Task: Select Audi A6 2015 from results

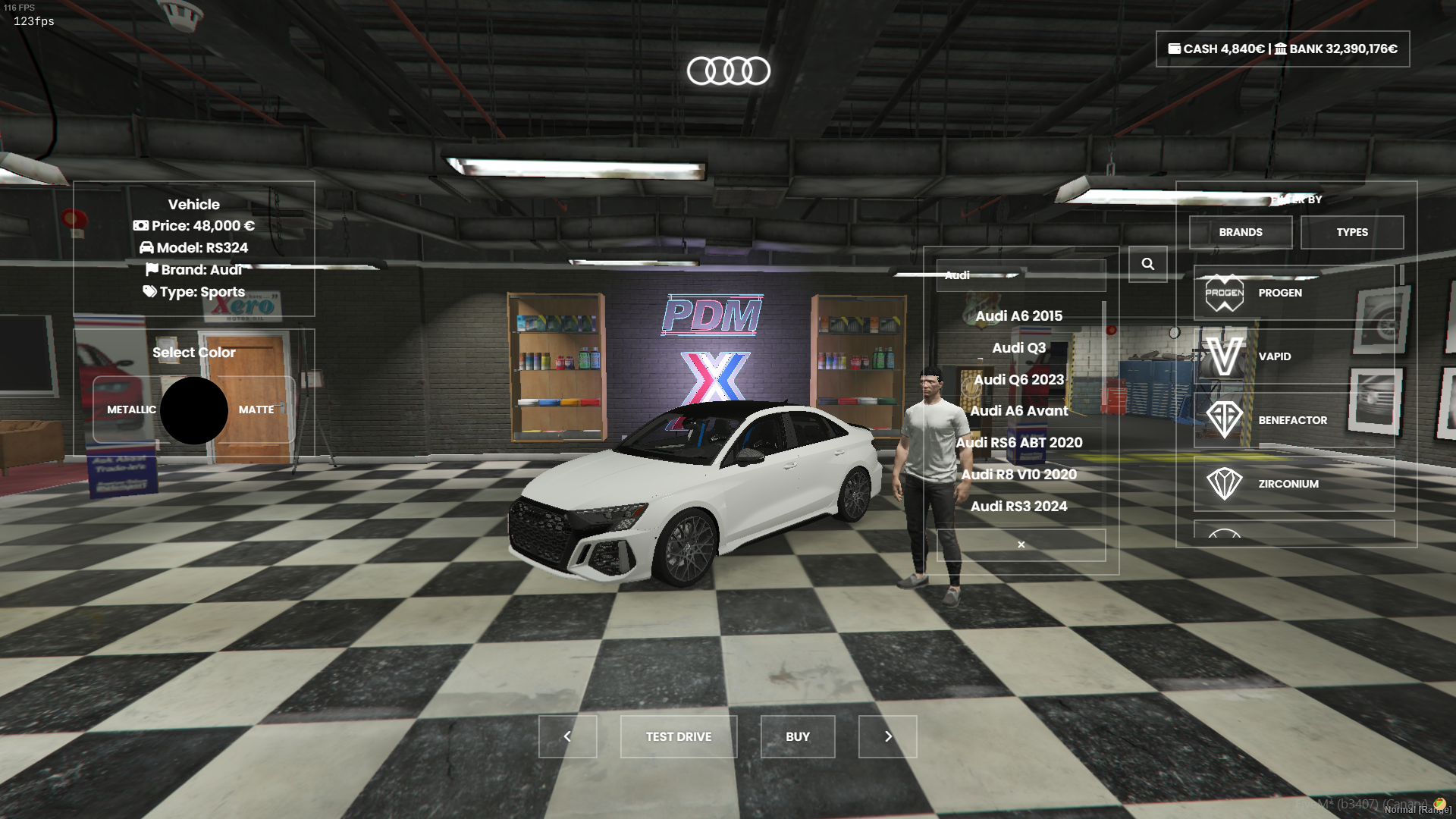Action: coord(1018,316)
